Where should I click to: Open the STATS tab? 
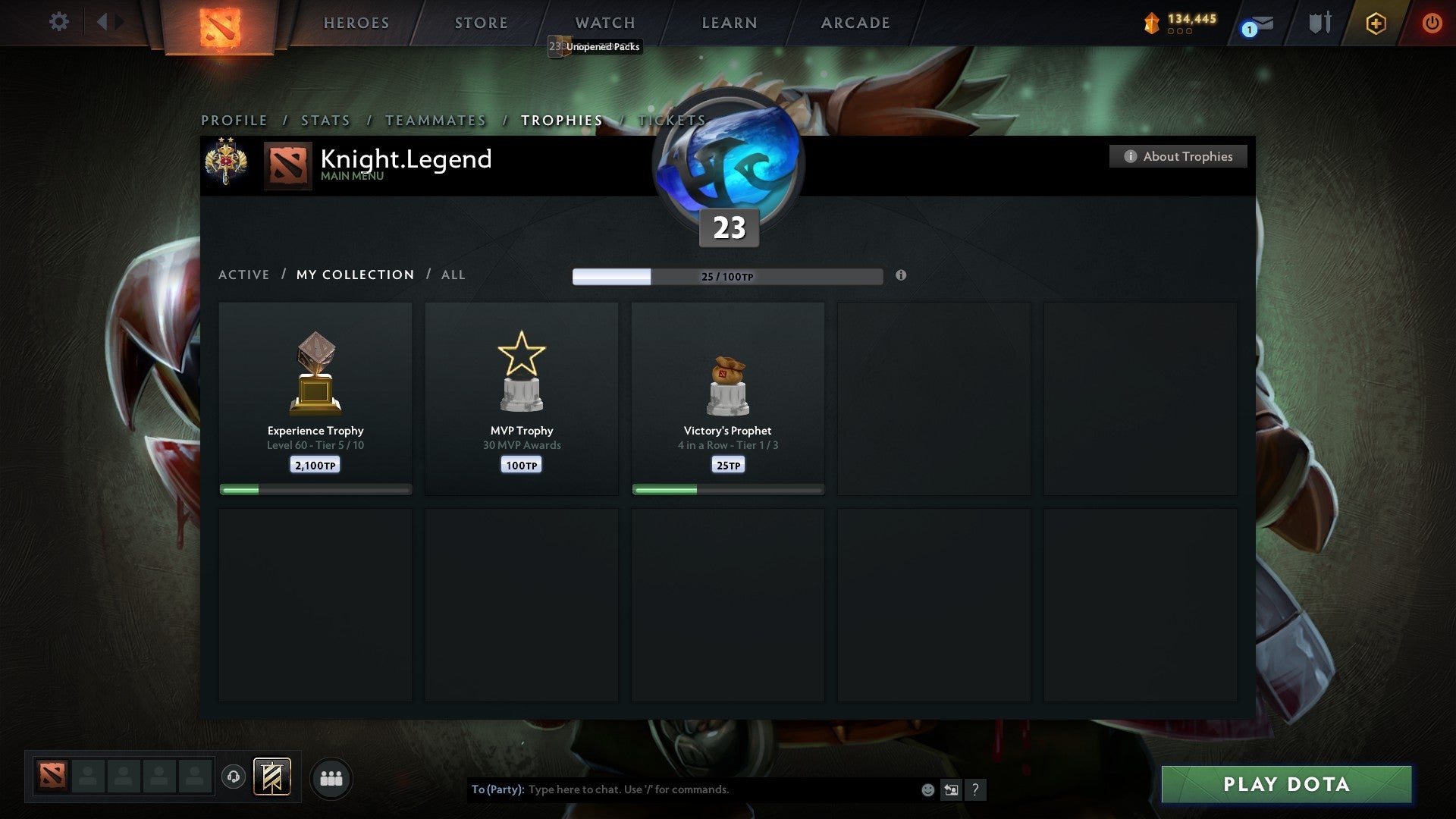(x=325, y=120)
